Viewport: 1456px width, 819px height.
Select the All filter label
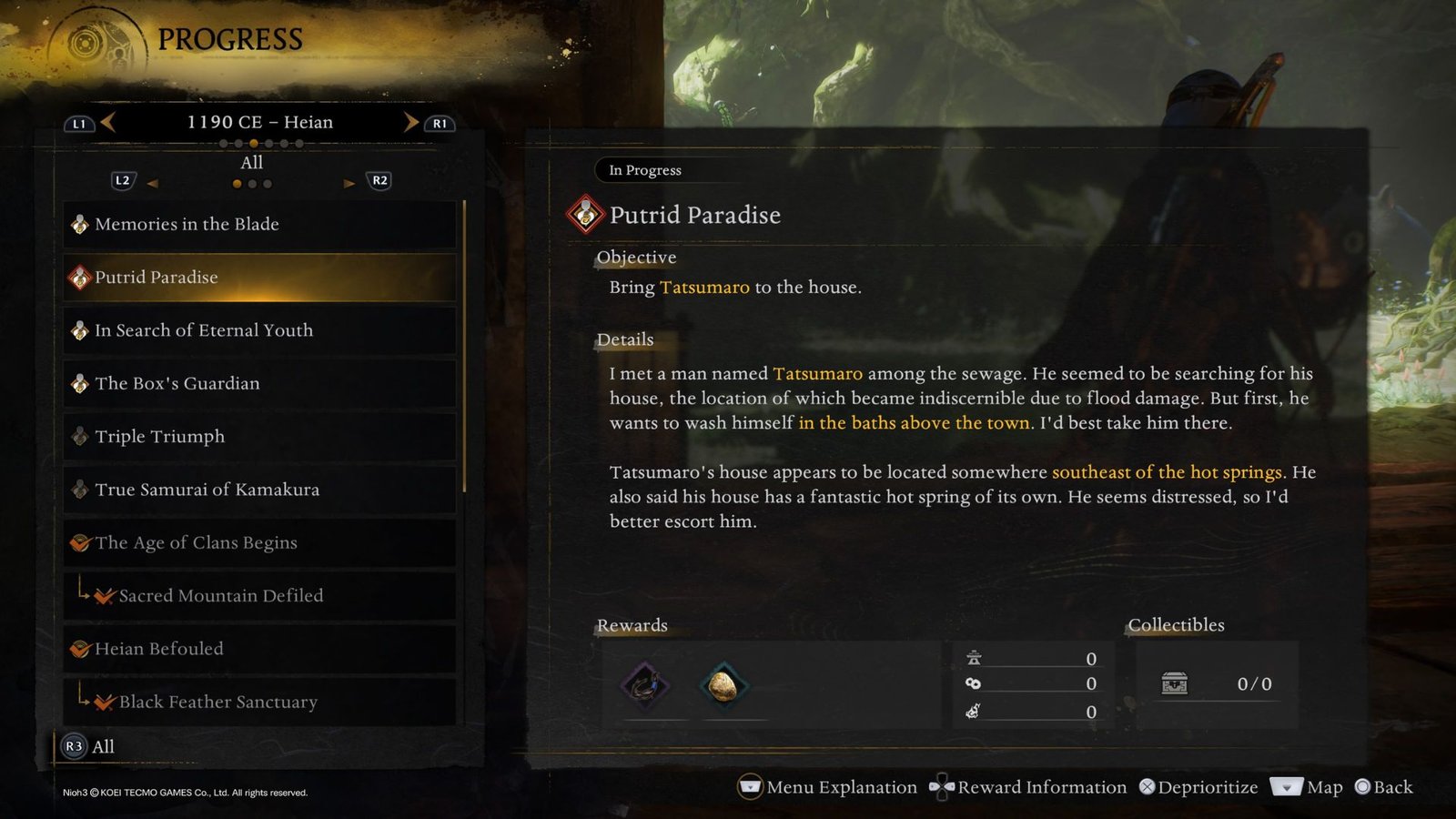[251, 162]
